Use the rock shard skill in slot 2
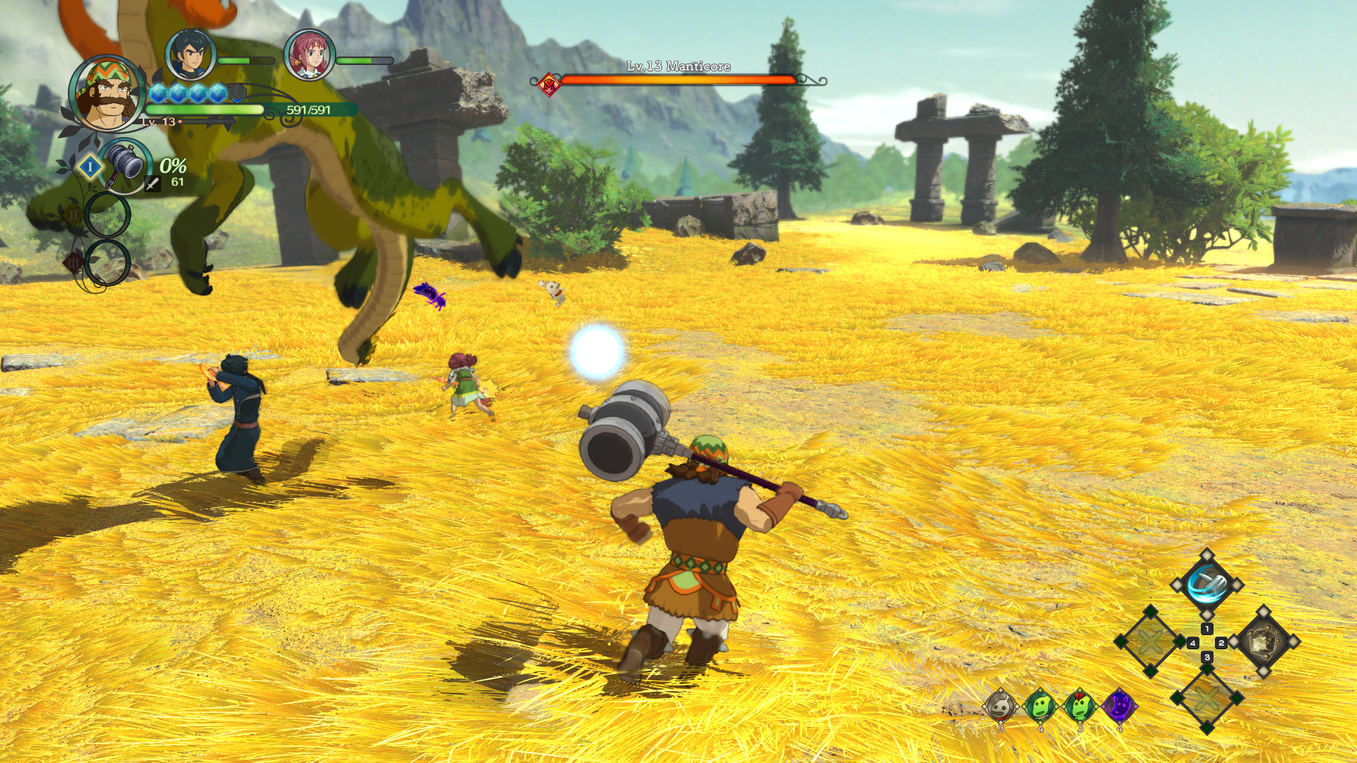The height and width of the screenshot is (763, 1357). tap(1264, 640)
